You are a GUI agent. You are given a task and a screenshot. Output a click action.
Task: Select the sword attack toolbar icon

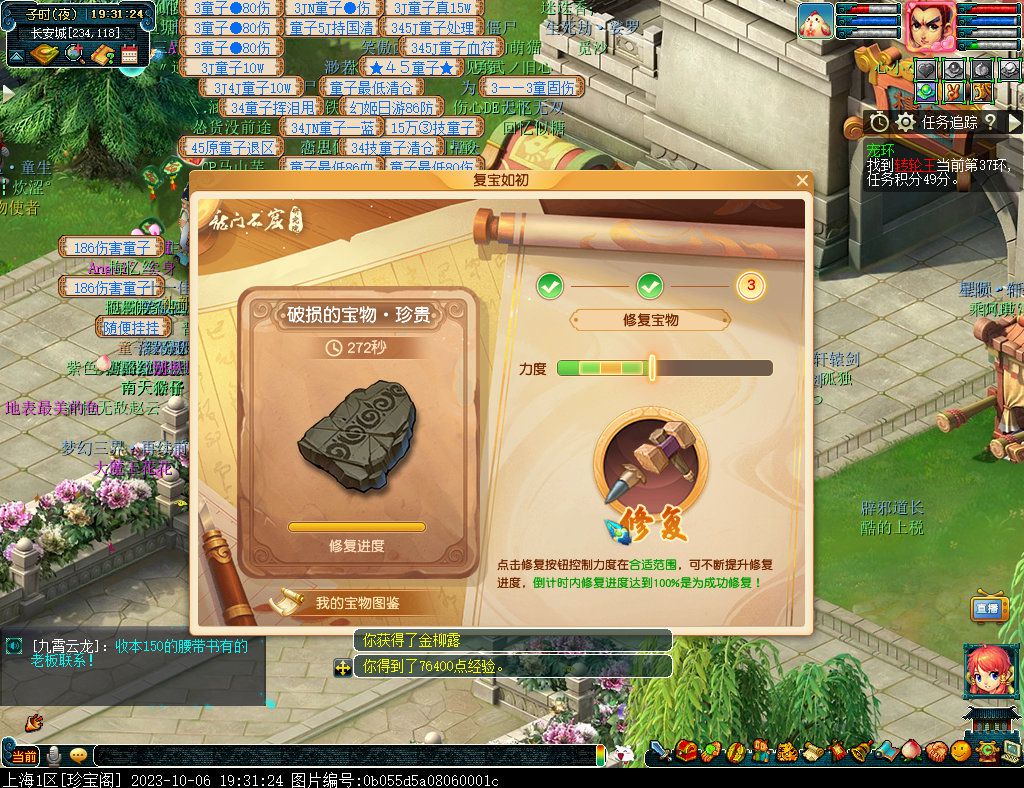660,750
